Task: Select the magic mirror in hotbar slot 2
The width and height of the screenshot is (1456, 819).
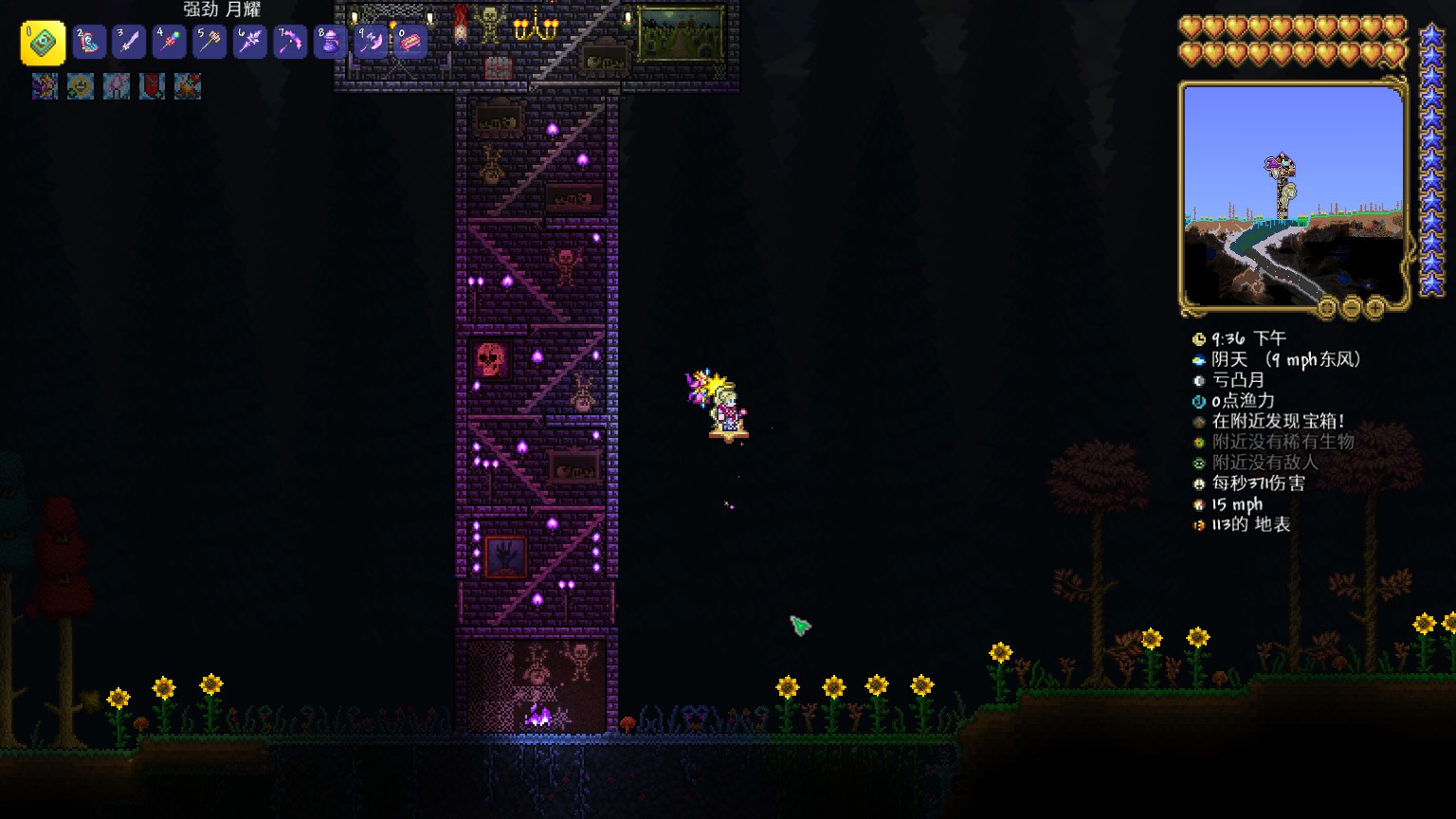Action: [x=89, y=42]
